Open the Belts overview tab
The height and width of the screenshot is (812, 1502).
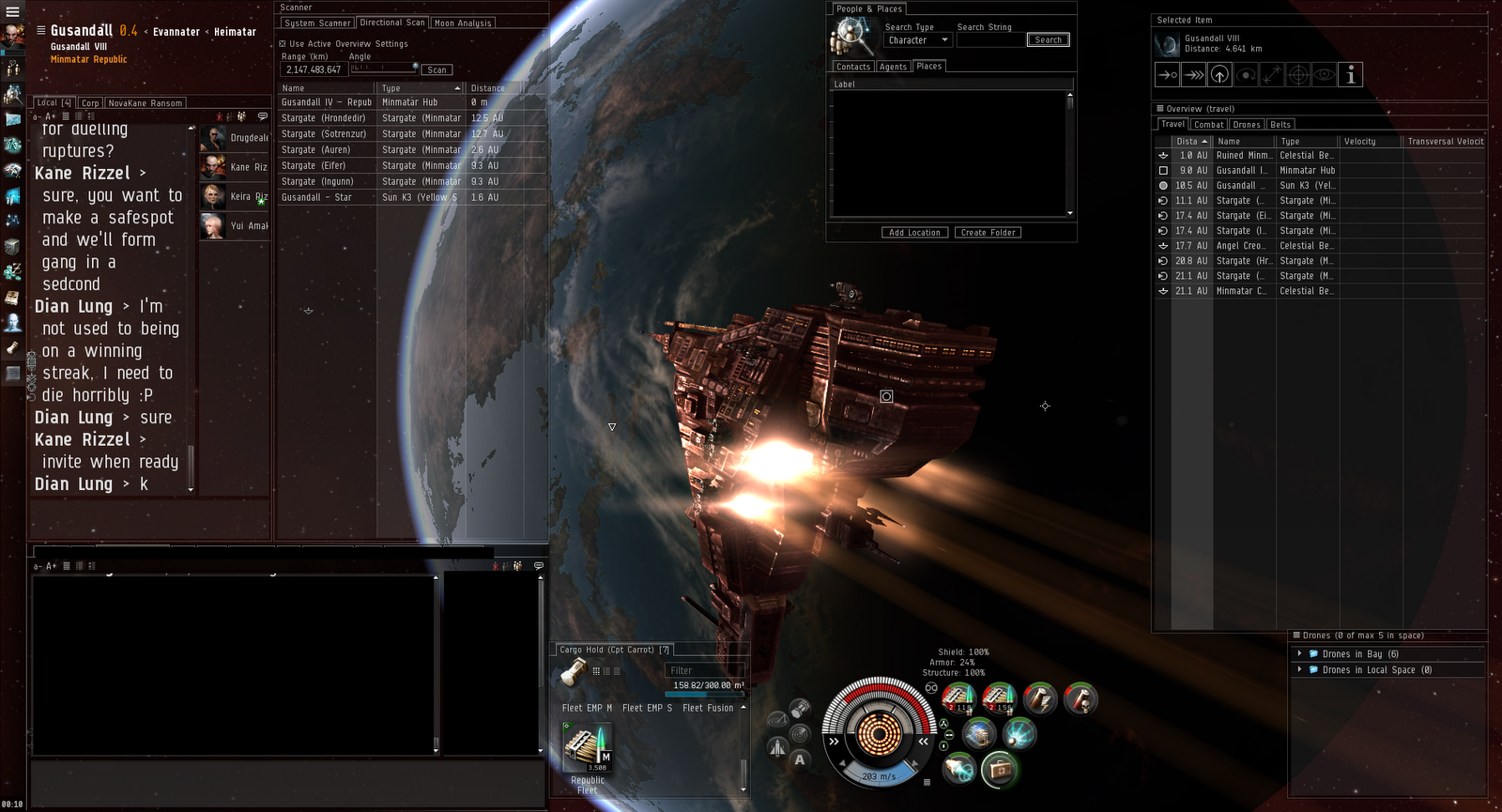pos(1280,125)
